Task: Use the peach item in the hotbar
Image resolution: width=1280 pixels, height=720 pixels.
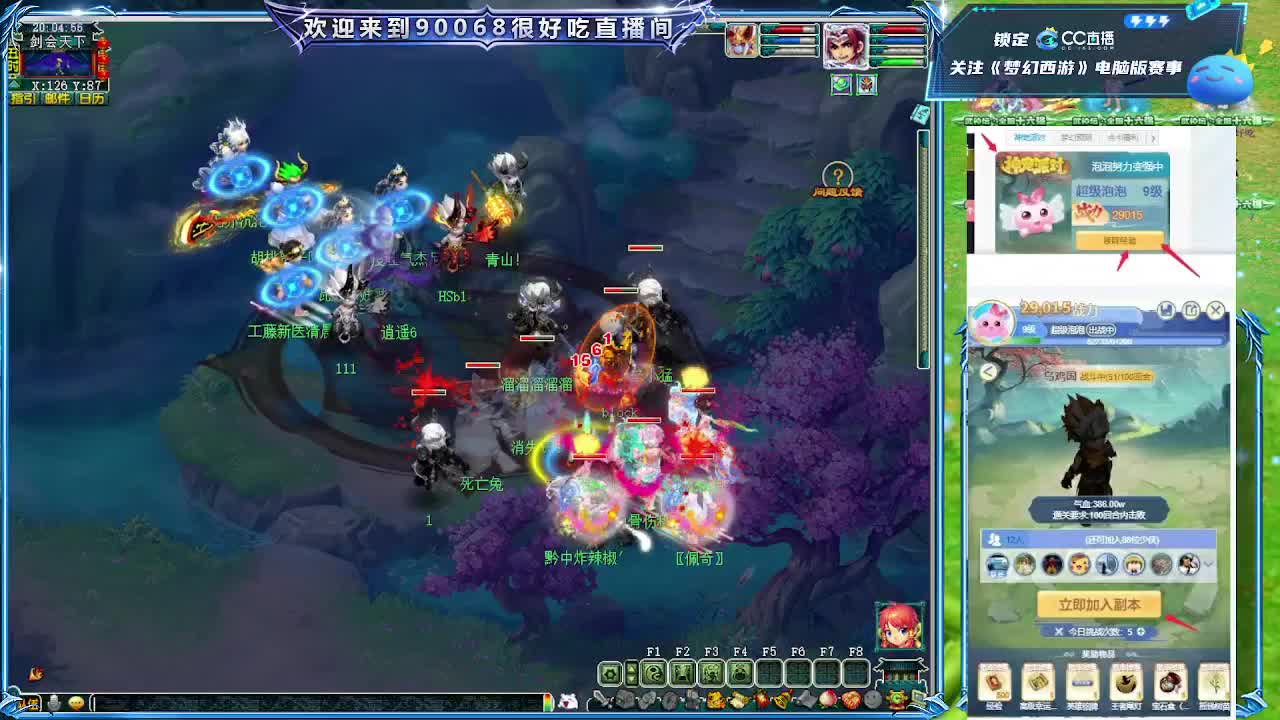Action: point(827,699)
